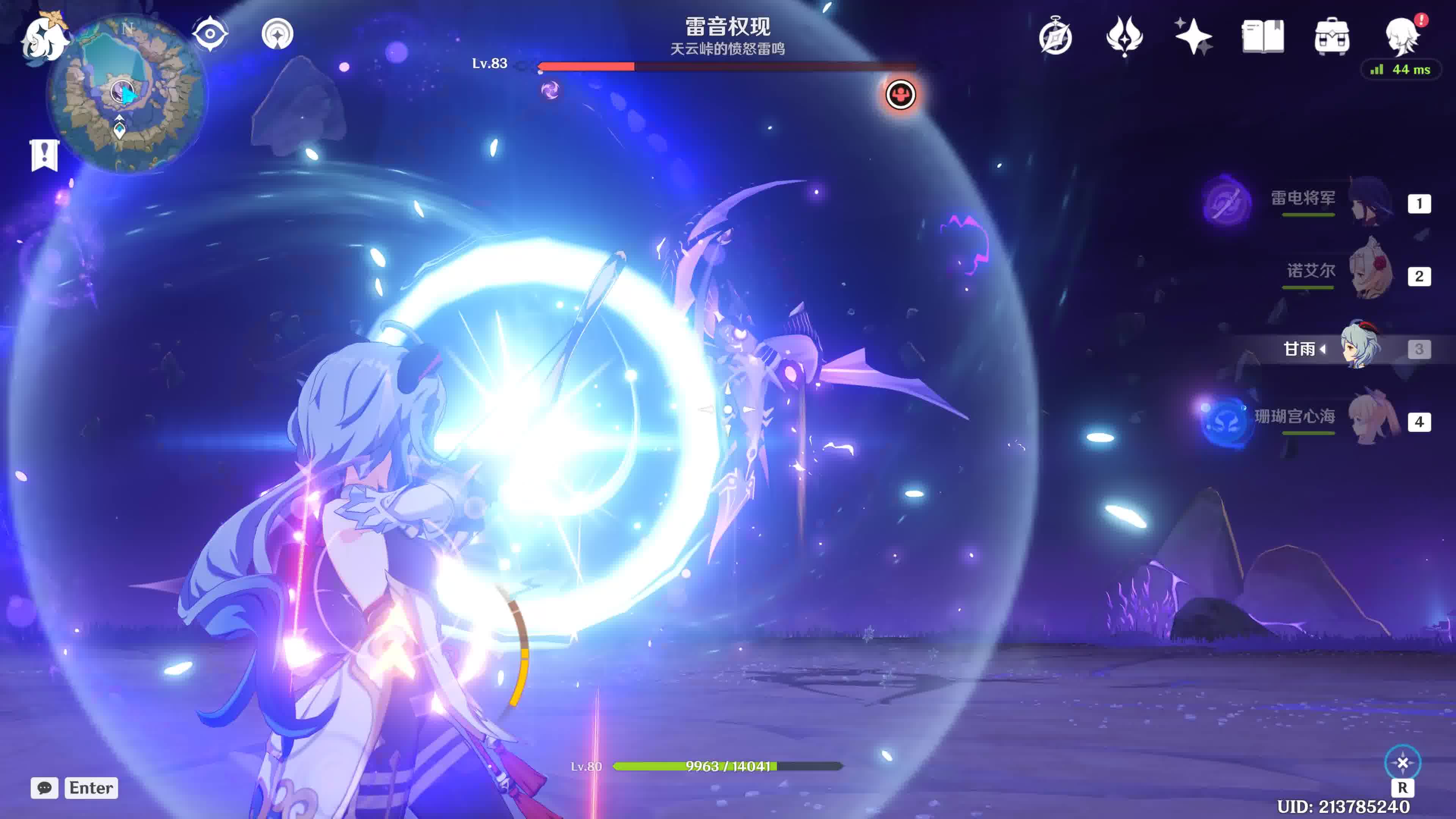Open the quest exclamation bookmark
This screenshot has width=1456, height=819.
[x=44, y=154]
